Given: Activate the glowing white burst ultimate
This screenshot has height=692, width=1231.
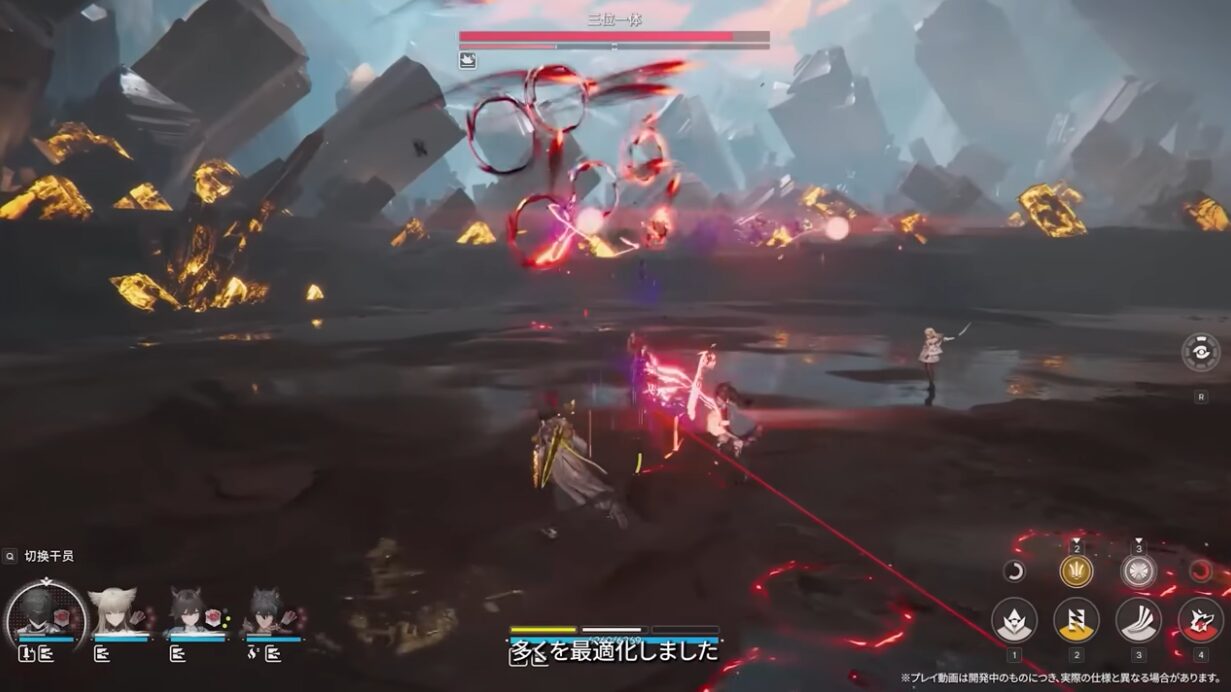Looking at the screenshot, I should coord(1138,571).
